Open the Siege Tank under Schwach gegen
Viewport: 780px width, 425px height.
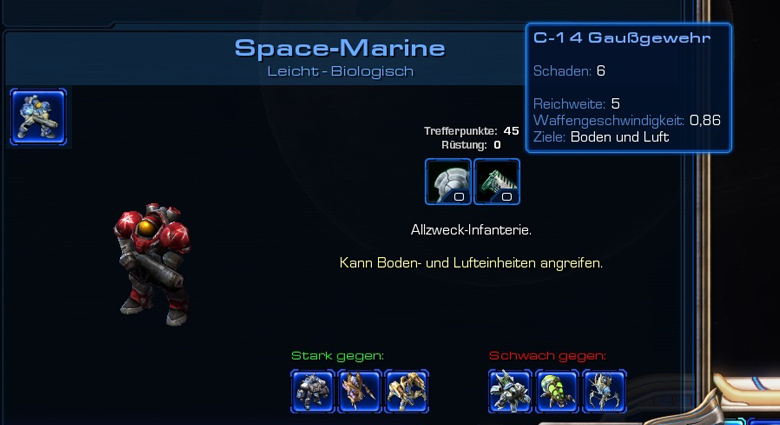click(x=511, y=391)
